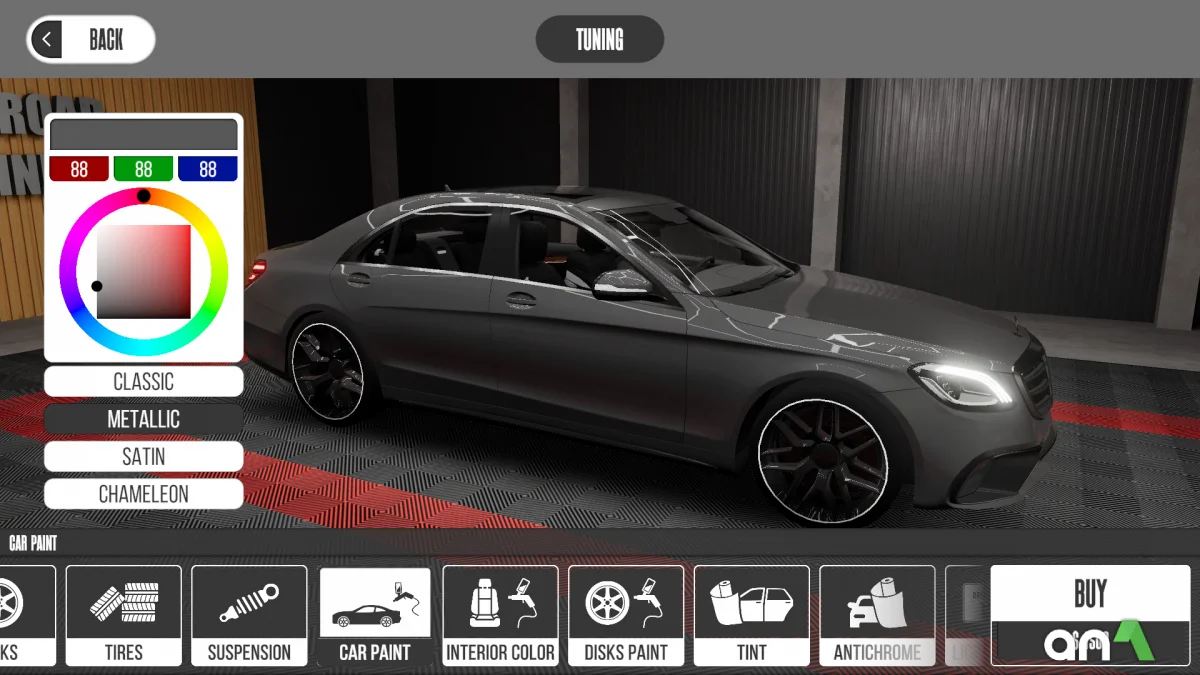The height and width of the screenshot is (675, 1200).
Task: Click inside the saturation square picker
Action: coord(144,272)
